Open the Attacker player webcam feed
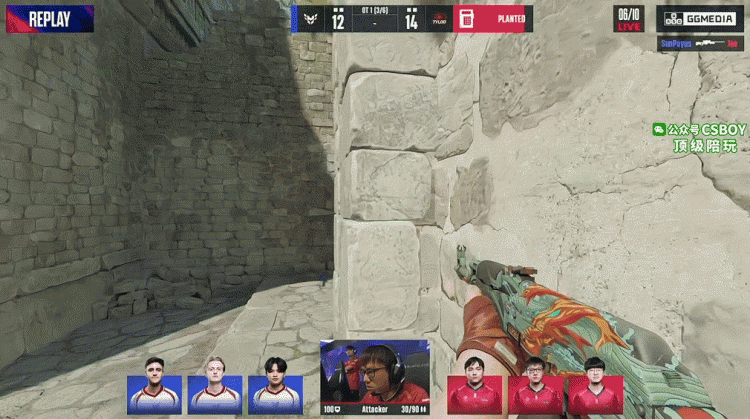 coord(375,372)
